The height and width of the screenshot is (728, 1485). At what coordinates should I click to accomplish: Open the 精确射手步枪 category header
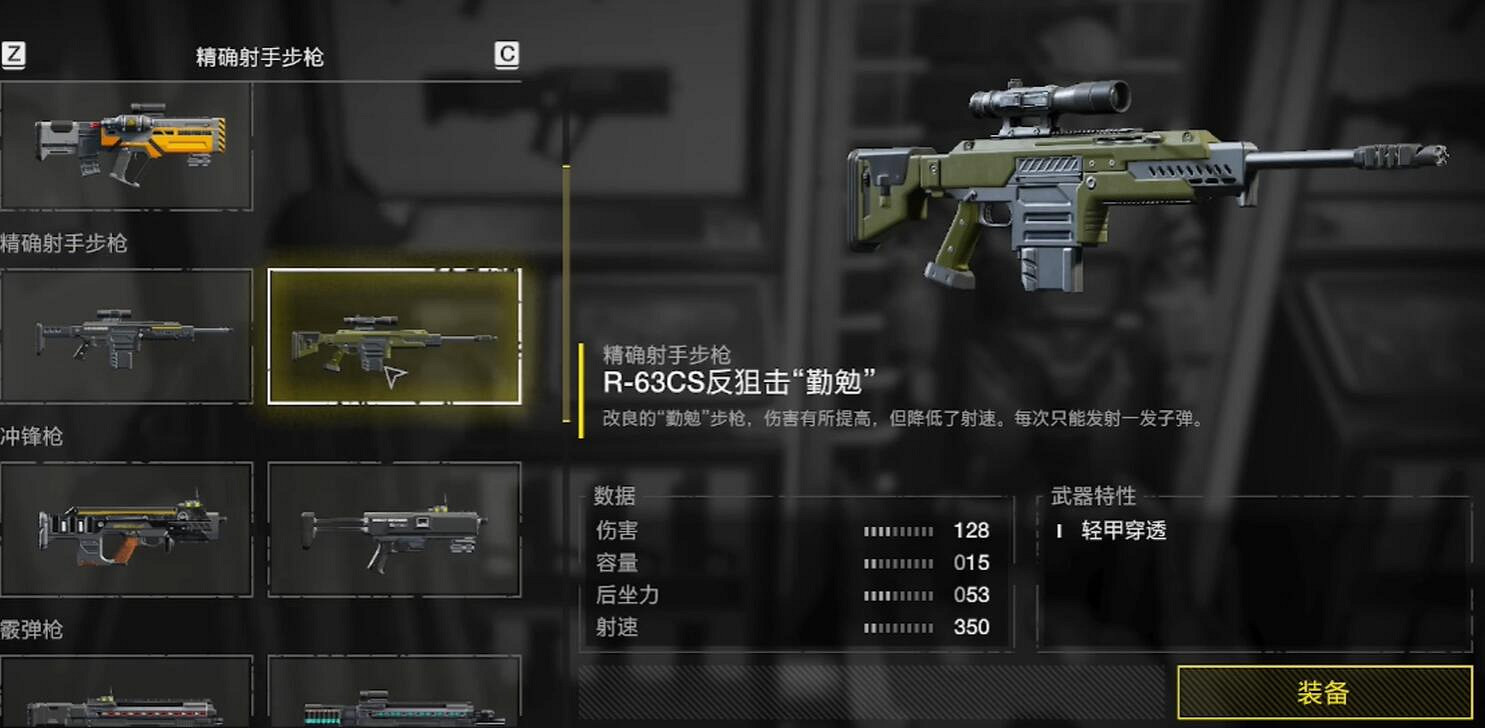[61, 243]
